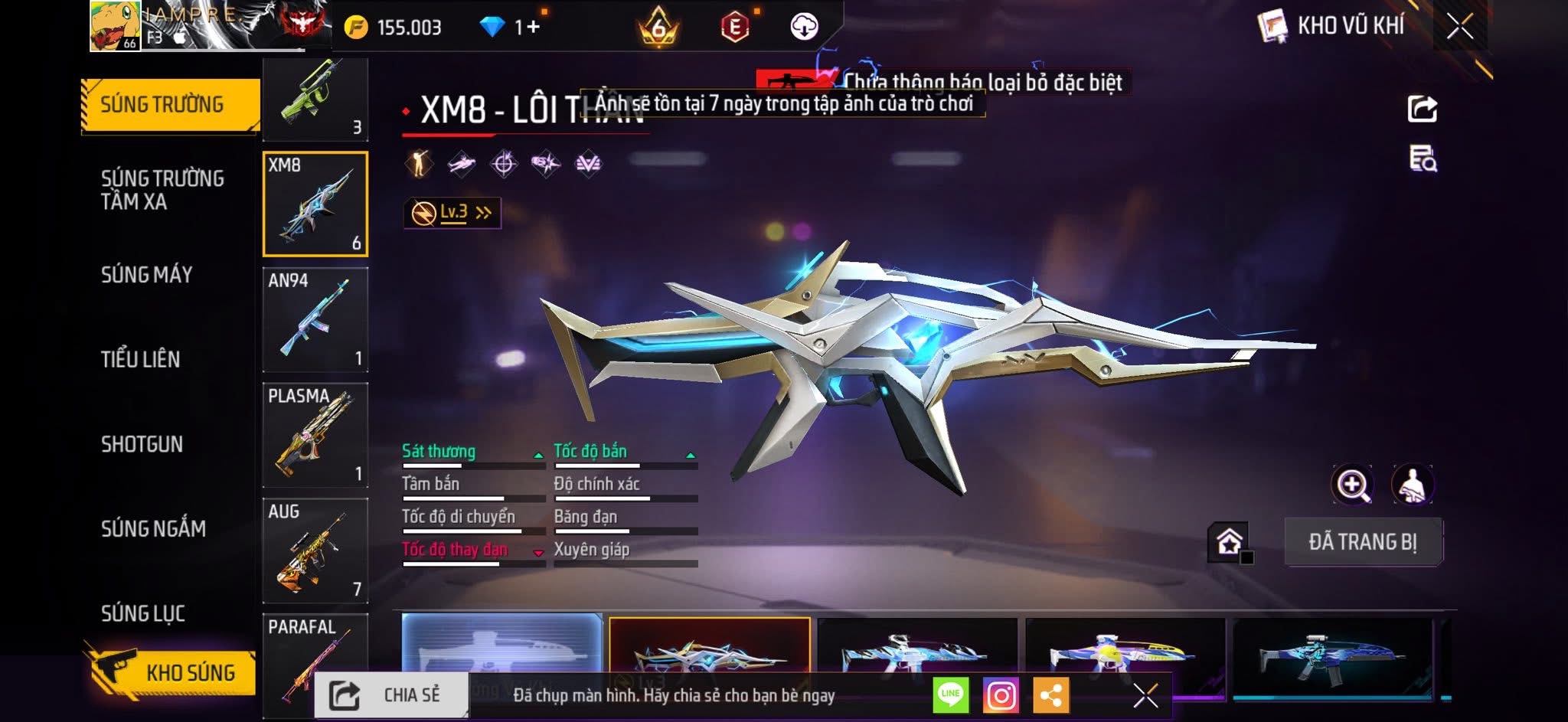Viewport: 1568px width, 722px height.
Task: Click the Đã Trang Bị equipped button
Action: [x=1363, y=542]
